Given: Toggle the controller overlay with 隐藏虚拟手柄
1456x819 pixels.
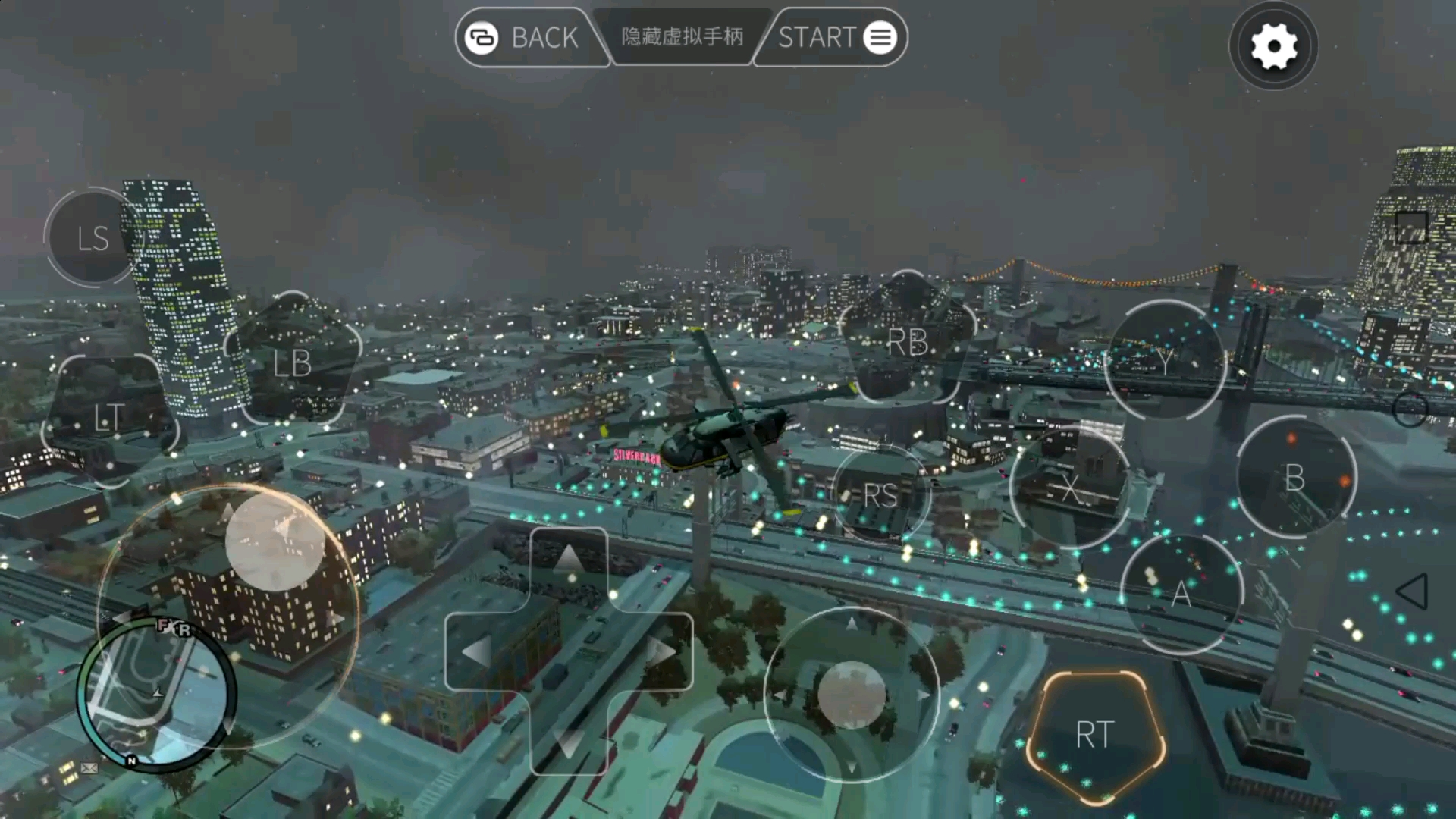Looking at the screenshot, I should [x=680, y=36].
